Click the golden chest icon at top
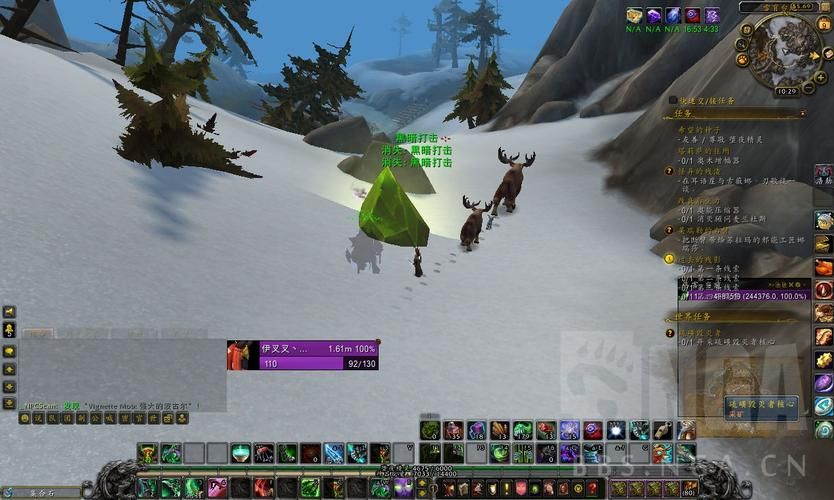This screenshot has height=500, width=834. pos(634,15)
